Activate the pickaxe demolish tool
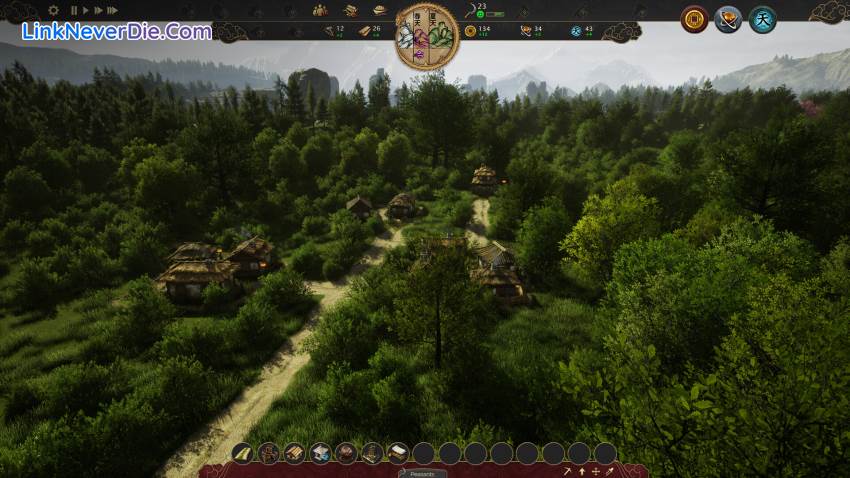This screenshot has height=478, width=850. pyautogui.click(x=567, y=471)
